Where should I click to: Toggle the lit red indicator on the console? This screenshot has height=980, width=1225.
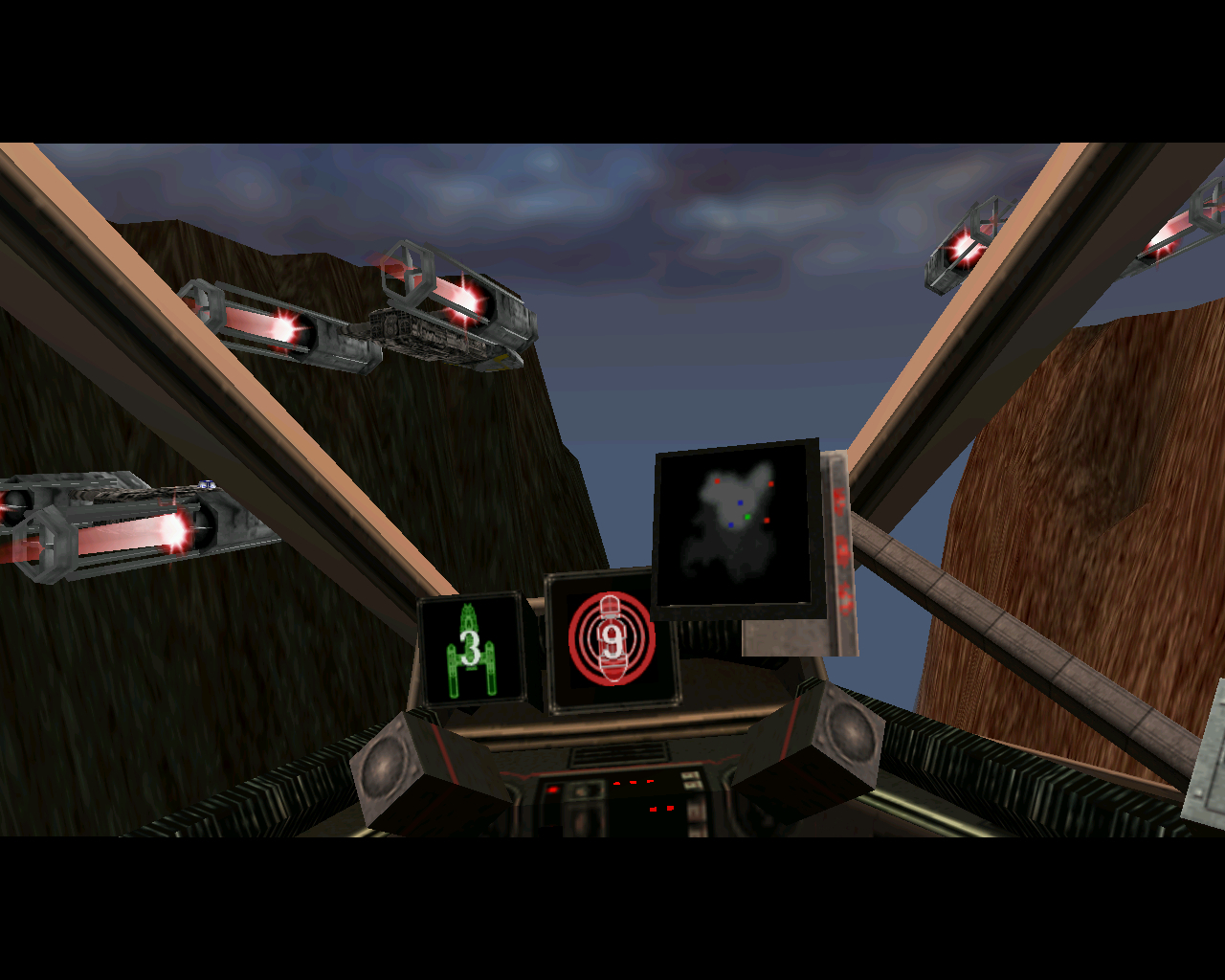coord(552,788)
